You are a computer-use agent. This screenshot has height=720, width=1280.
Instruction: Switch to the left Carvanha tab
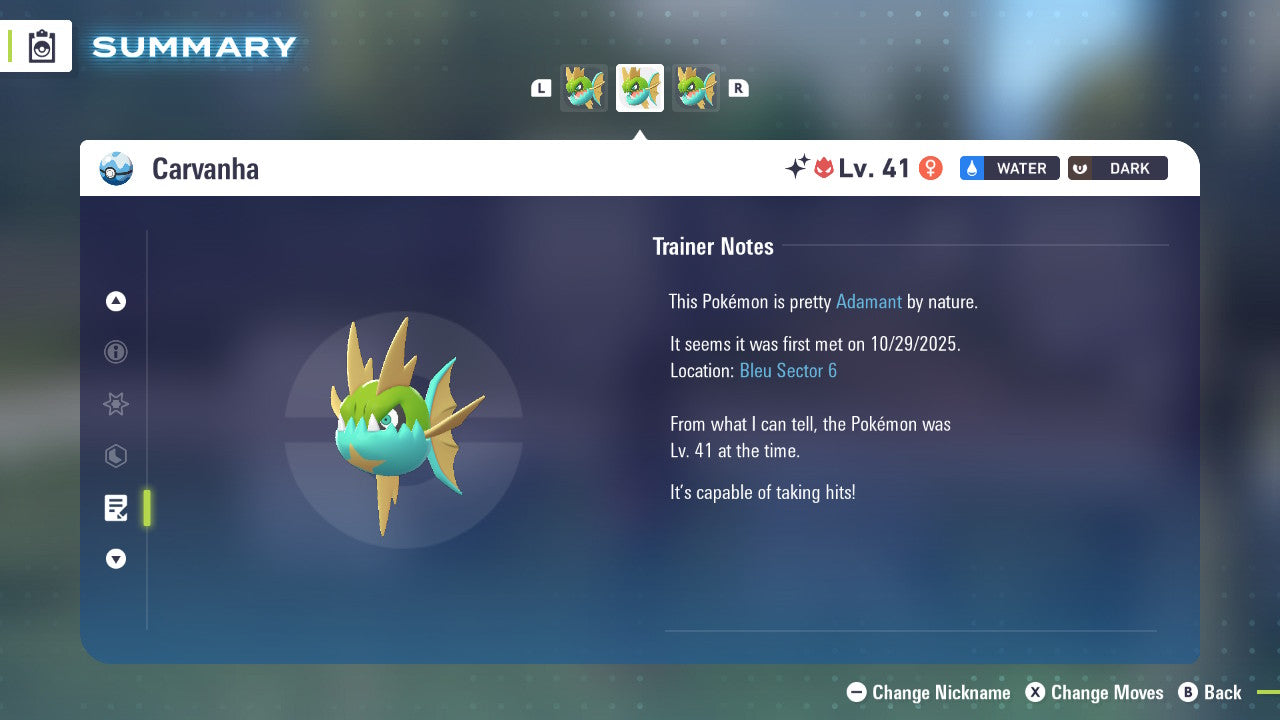coord(584,87)
